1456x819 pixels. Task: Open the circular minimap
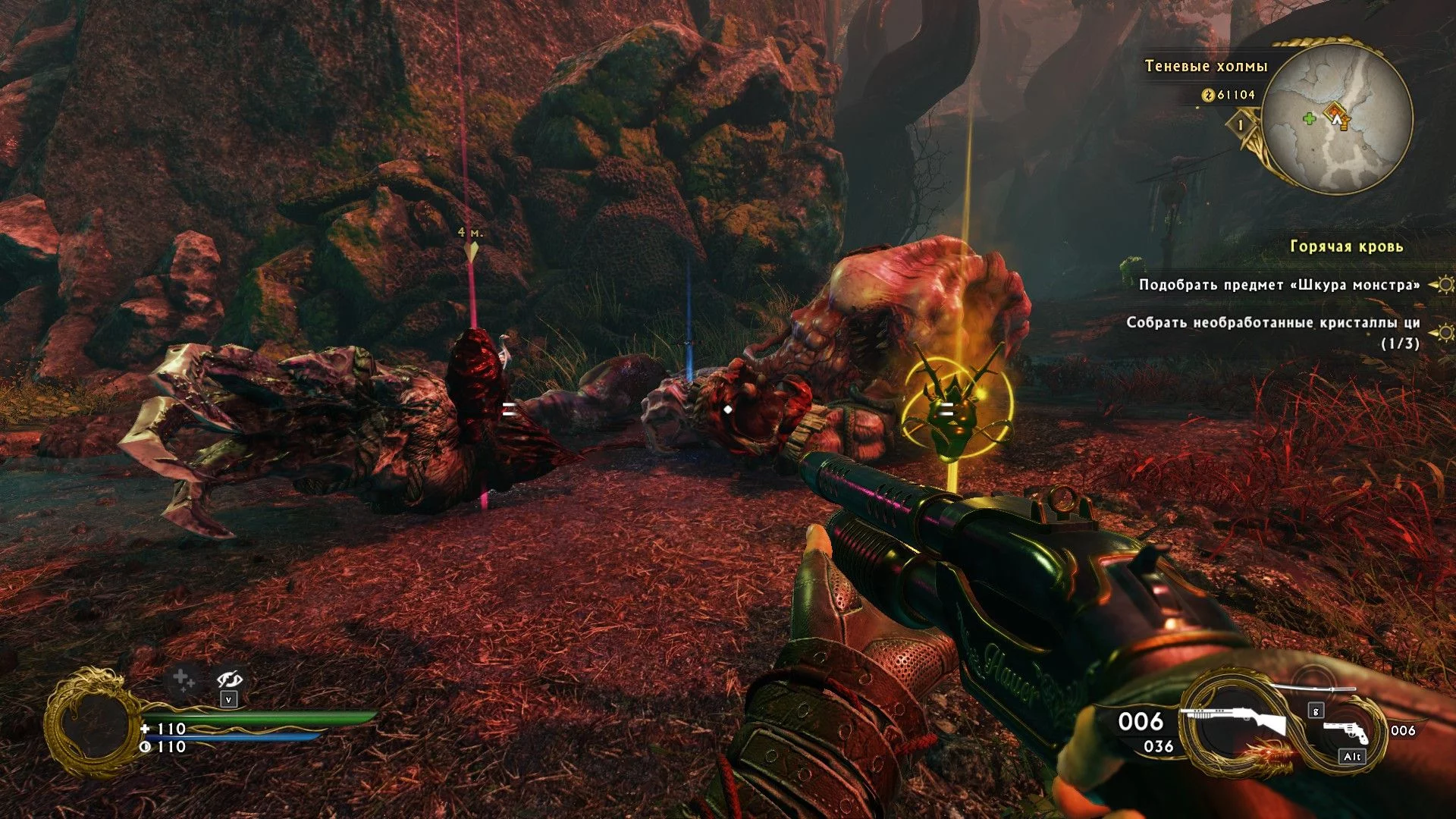click(1337, 119)
